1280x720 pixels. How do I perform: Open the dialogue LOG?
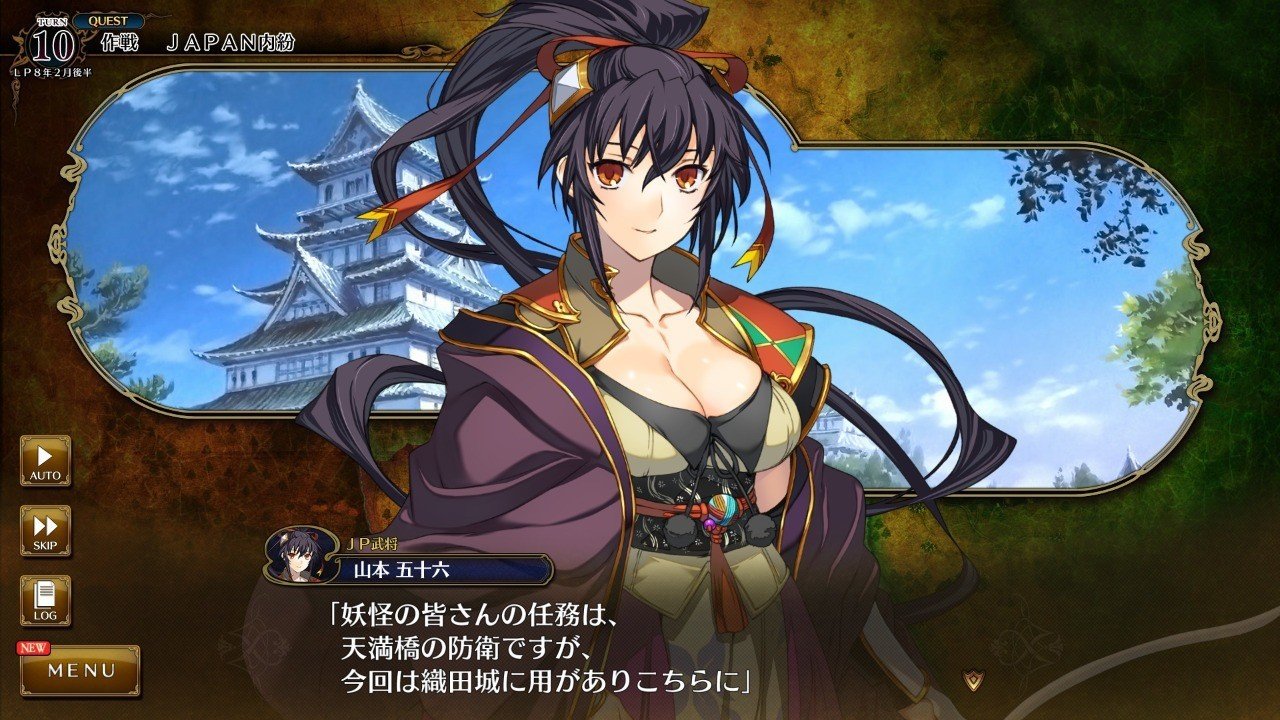tap(45, 601)
